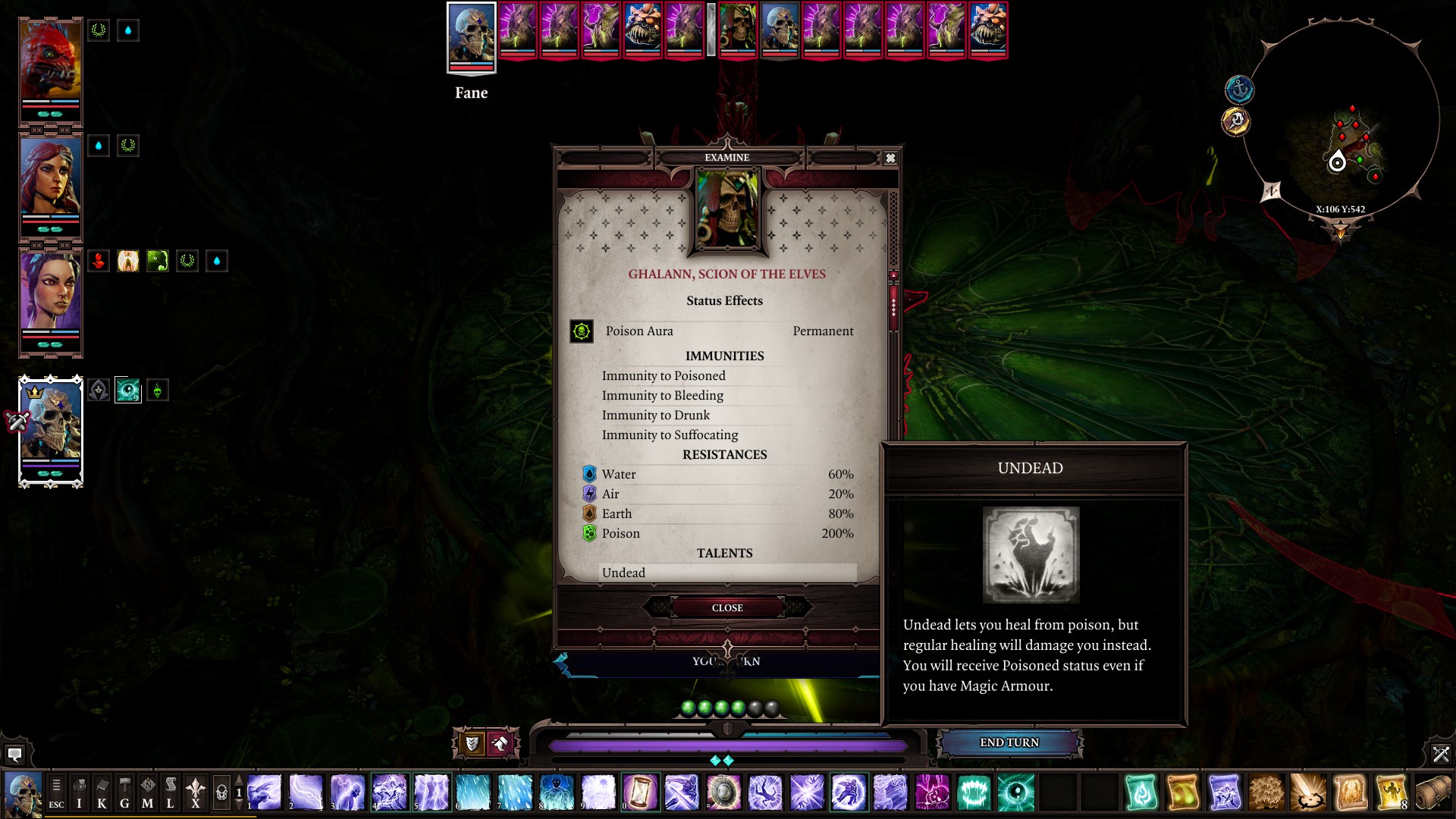The image size is (1456, 819).
Task: Select the red lizard party member portrait
Action: 50,64
